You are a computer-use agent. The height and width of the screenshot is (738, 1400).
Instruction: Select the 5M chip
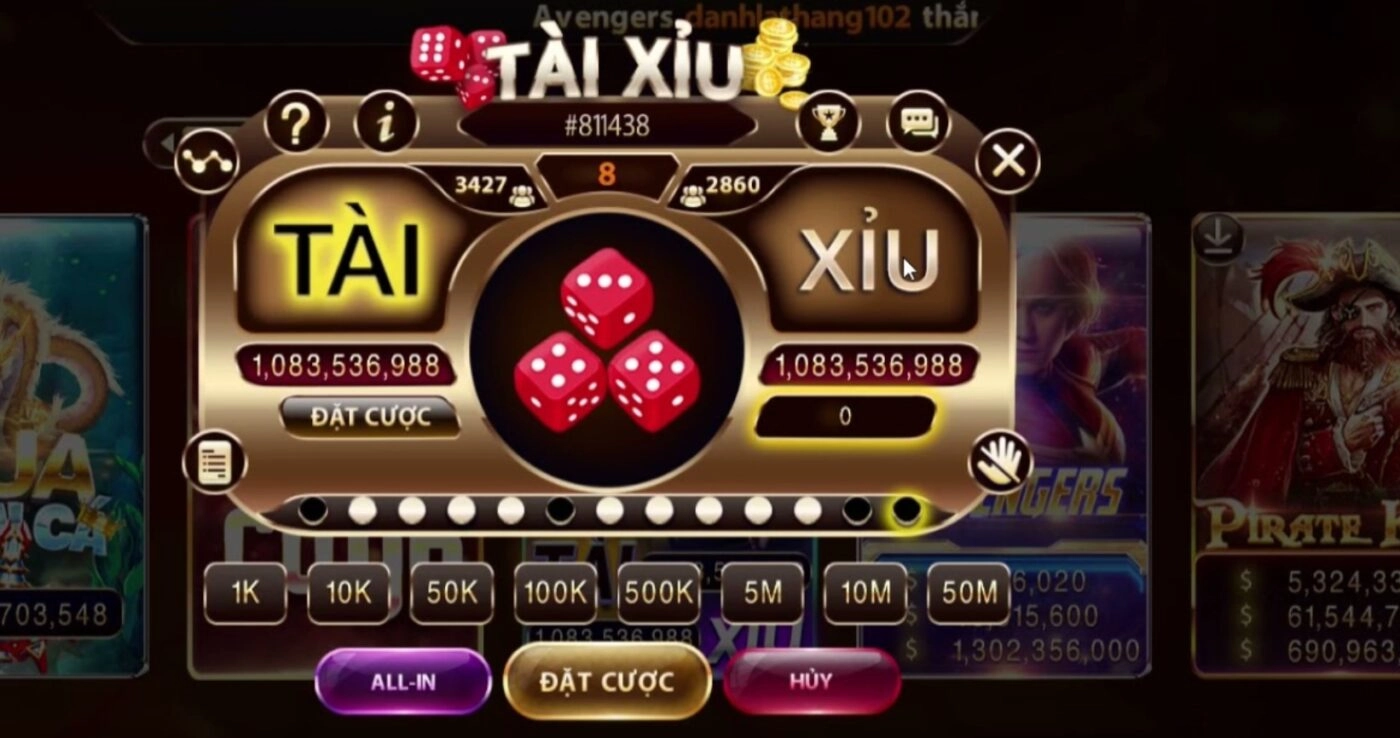point(762,593)
